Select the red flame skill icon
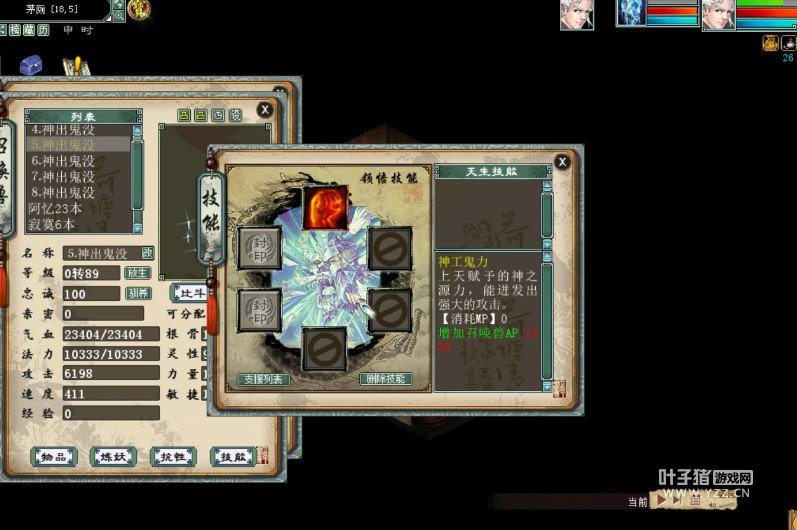The height and width of the screenshot is (530, 797). [325, 208]
